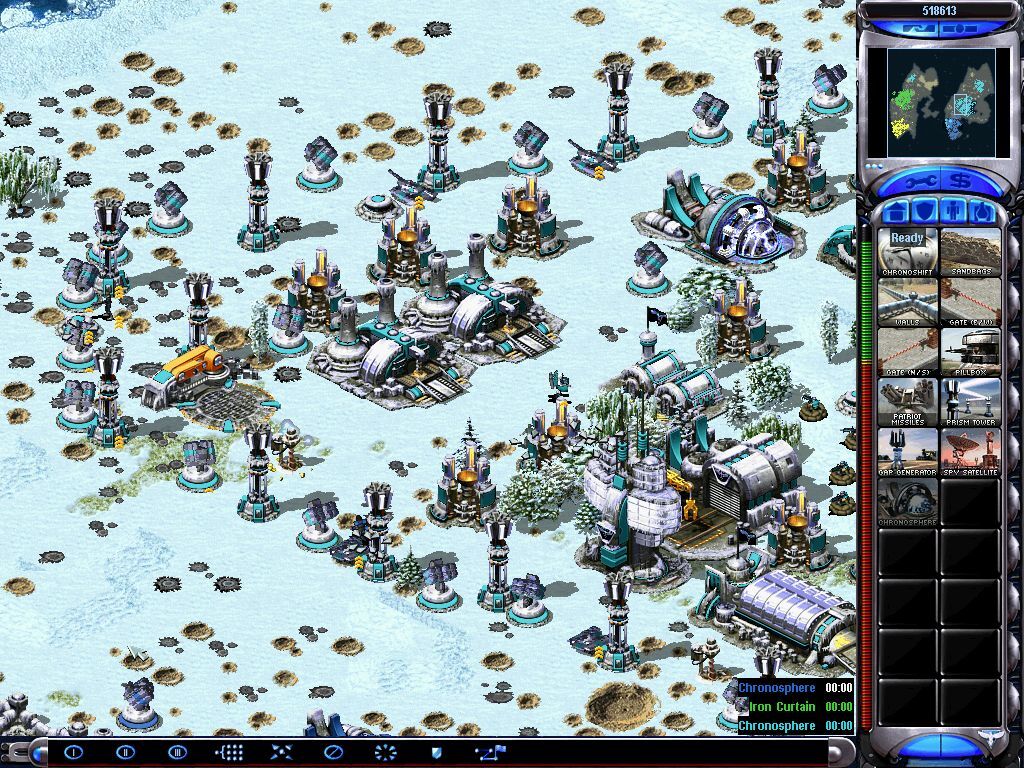Click the shield guard command button
This screenshot has height=768, width=1024.
click(x=437, y=752)
